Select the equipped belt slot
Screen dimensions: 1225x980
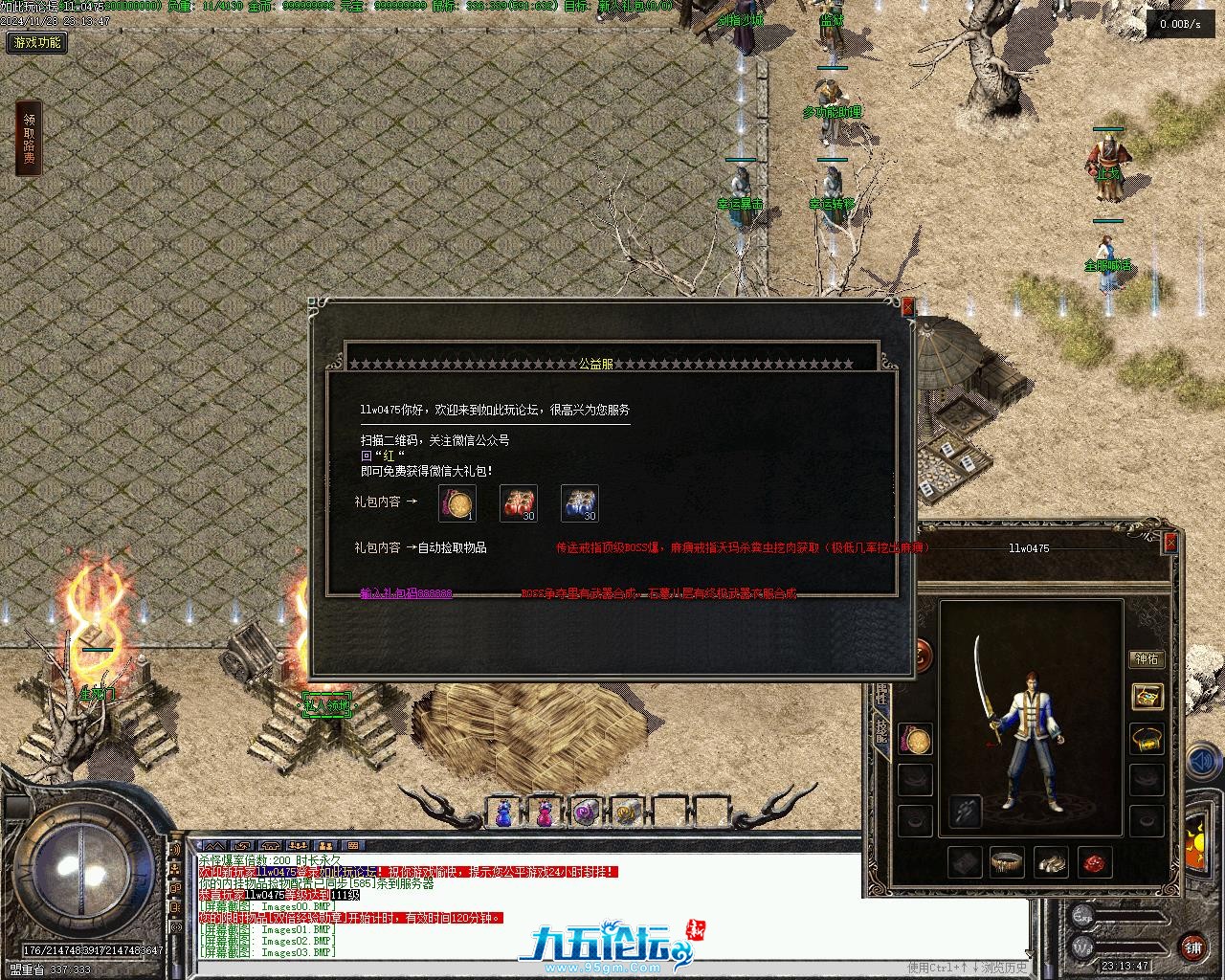(1006, 862)
